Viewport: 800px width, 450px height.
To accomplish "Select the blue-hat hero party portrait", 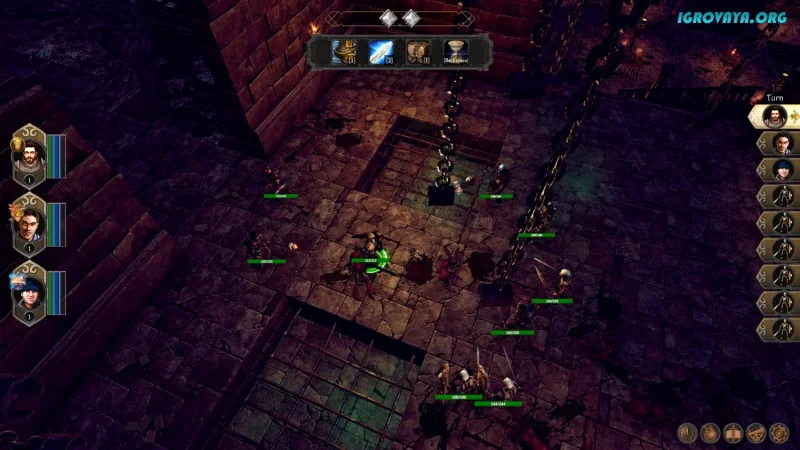I will (29, 291).
